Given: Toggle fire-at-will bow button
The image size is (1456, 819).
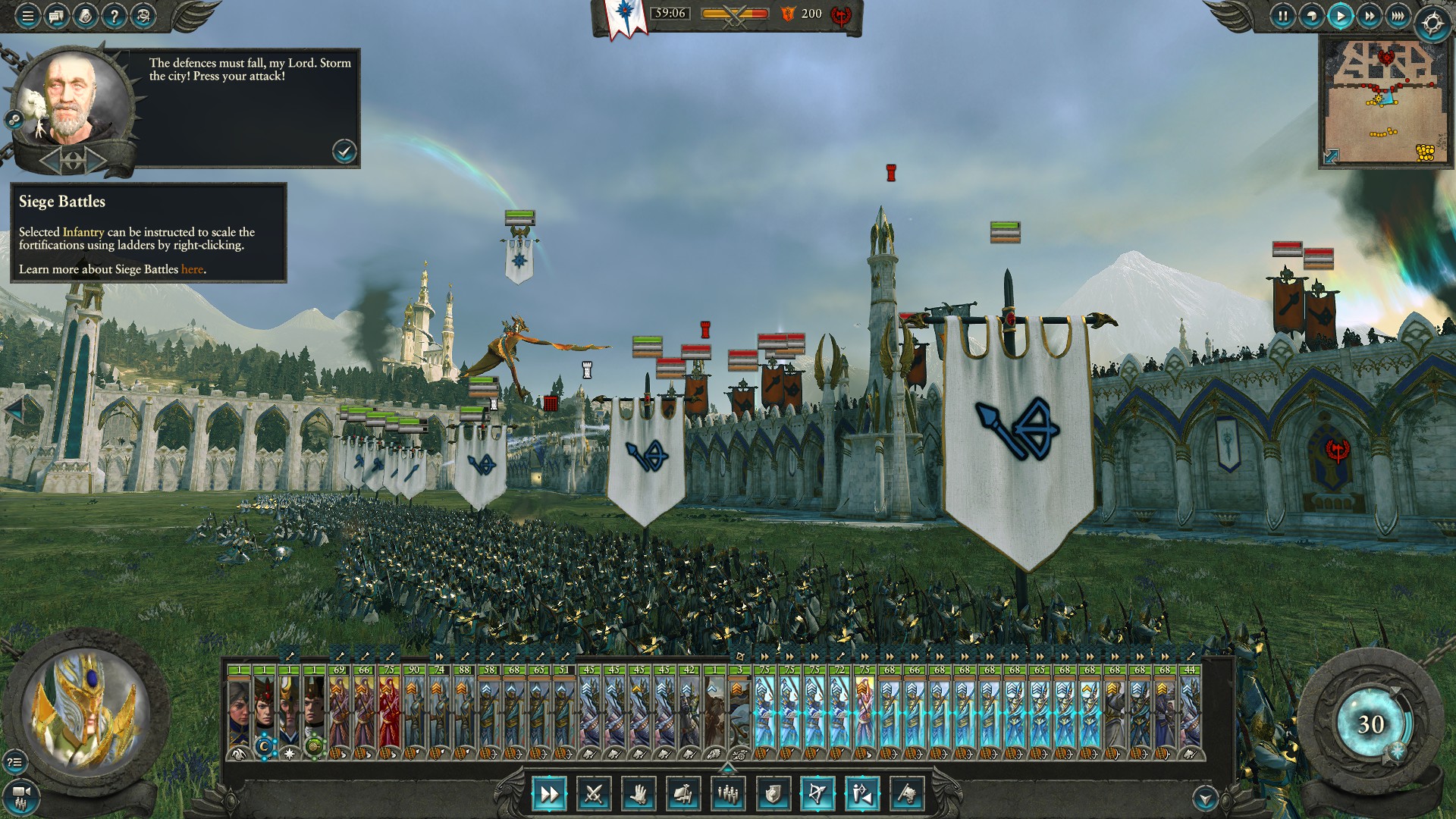Looking at the screenshot, I should pyautogui.click(x=817, y=794).
